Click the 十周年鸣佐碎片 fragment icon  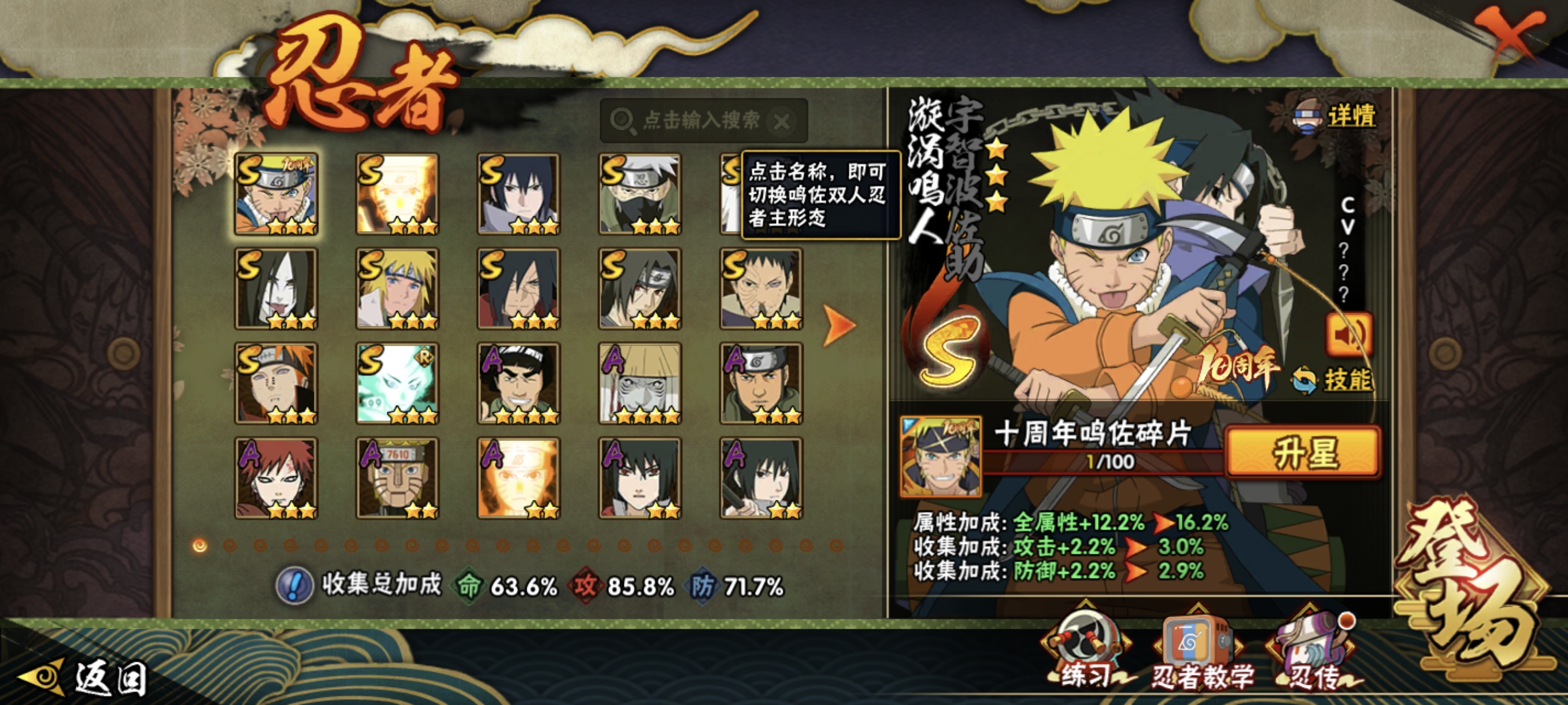click(x=941, y=455)
